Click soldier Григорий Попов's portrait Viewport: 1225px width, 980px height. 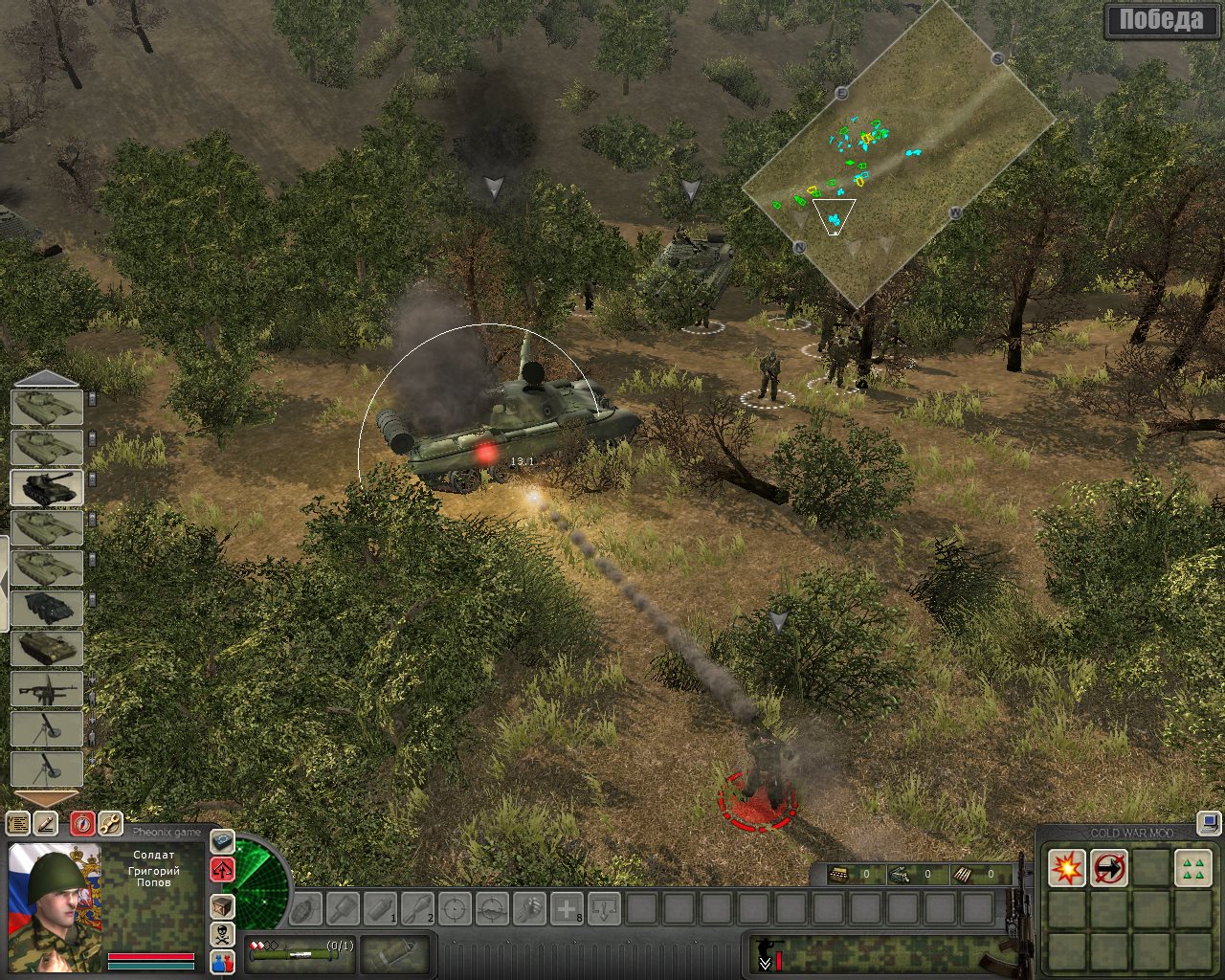[54, 890]
